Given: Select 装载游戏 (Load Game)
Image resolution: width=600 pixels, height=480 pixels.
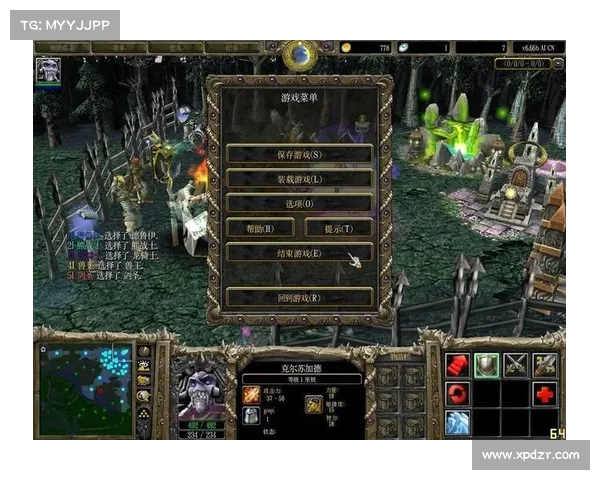Looking at the screenshot, I should (299, 178).
